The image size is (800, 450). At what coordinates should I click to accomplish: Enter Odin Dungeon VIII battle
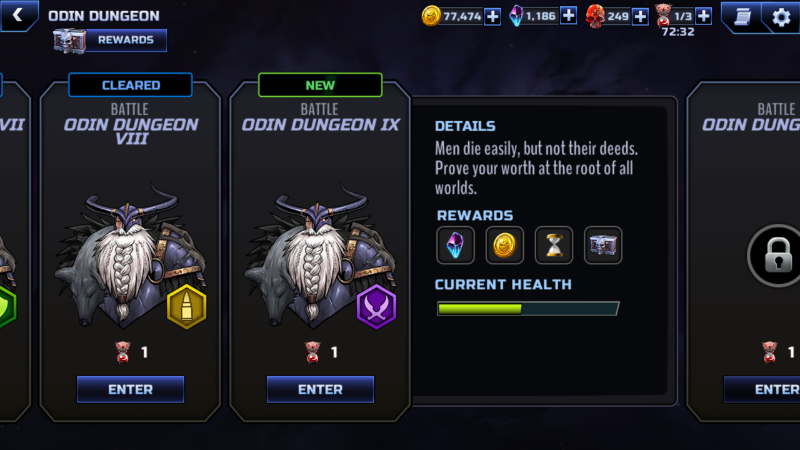(x=130, y=389)
